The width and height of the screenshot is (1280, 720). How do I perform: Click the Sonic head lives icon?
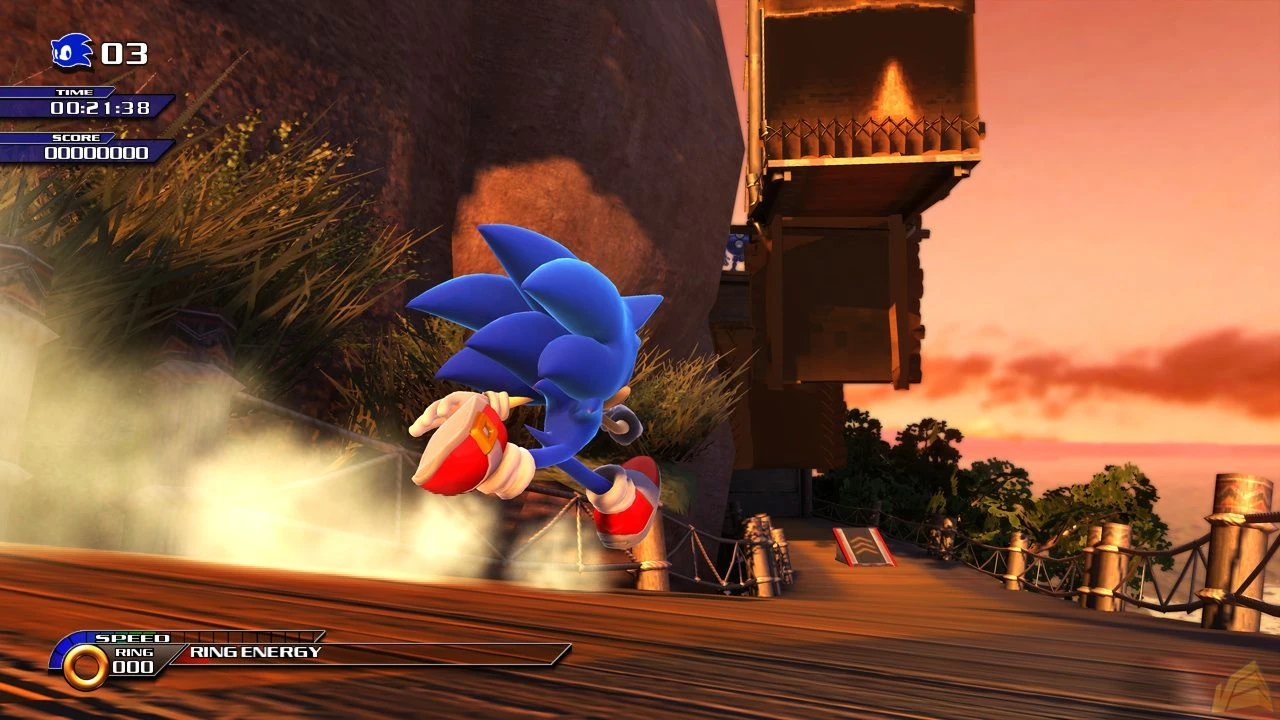tap(72, 51)
